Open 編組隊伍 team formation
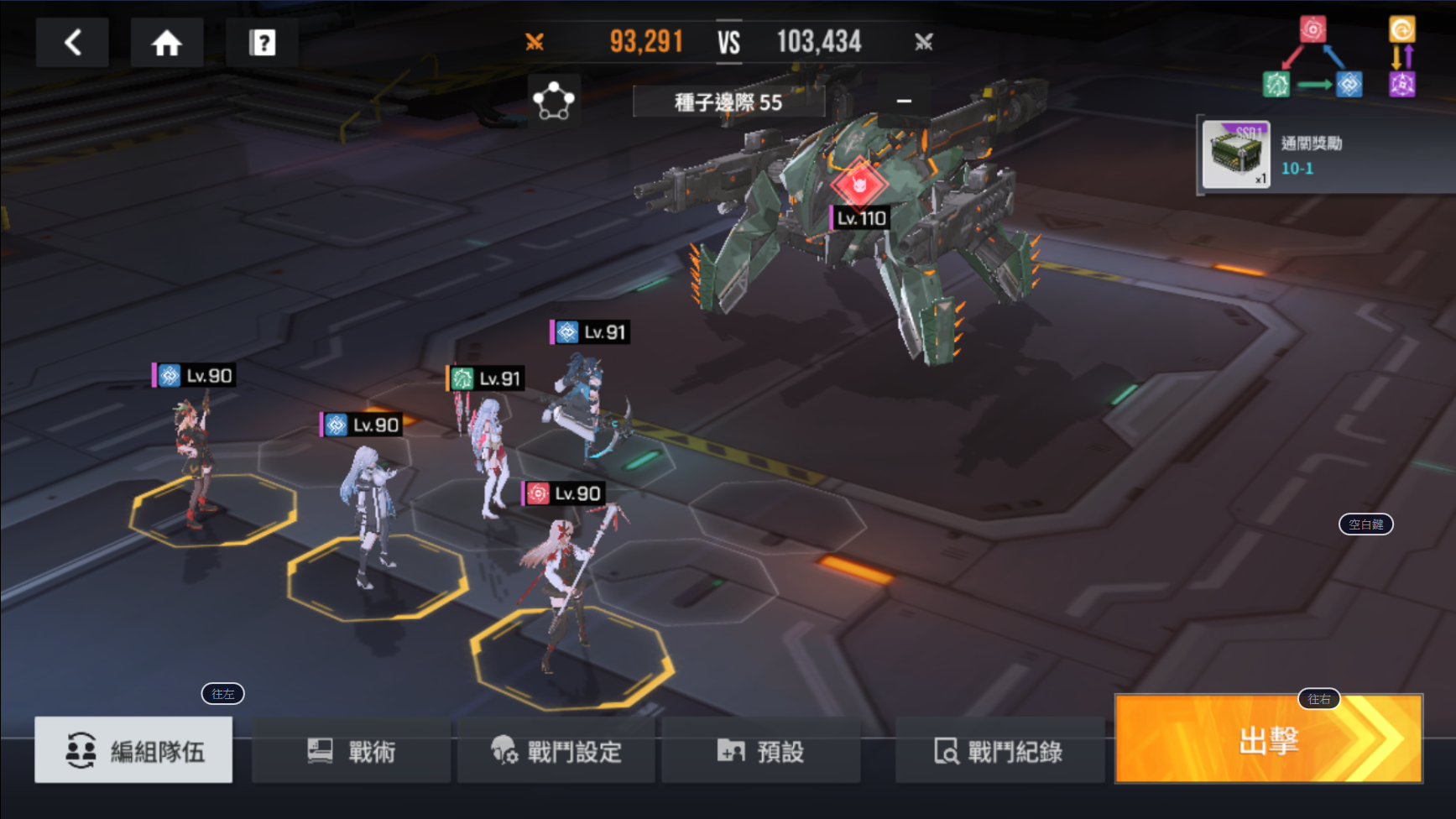The image size is (1456, 819). [x=133, y=750]
